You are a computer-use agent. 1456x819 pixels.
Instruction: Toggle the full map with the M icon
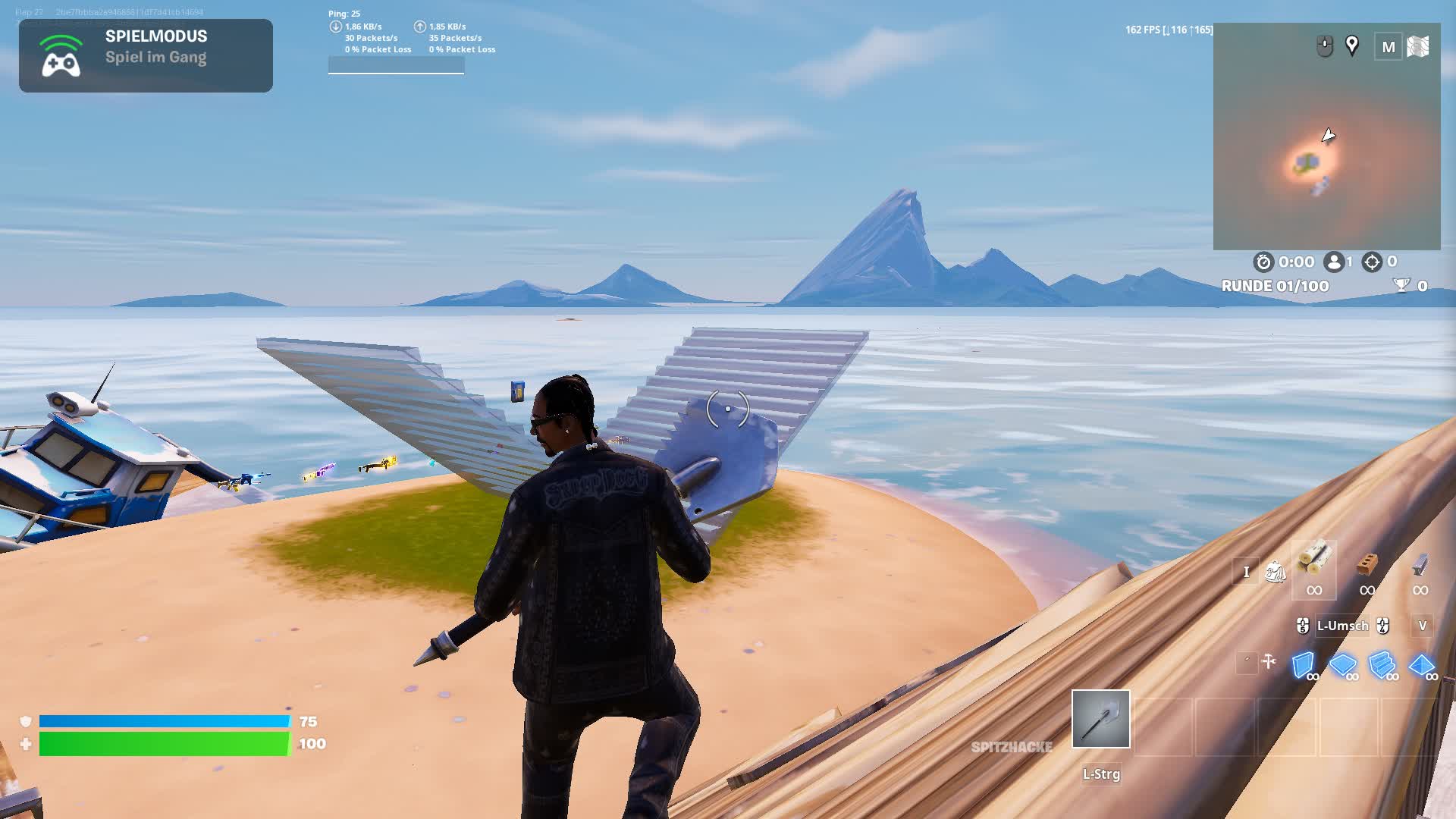coord(1389,47)
